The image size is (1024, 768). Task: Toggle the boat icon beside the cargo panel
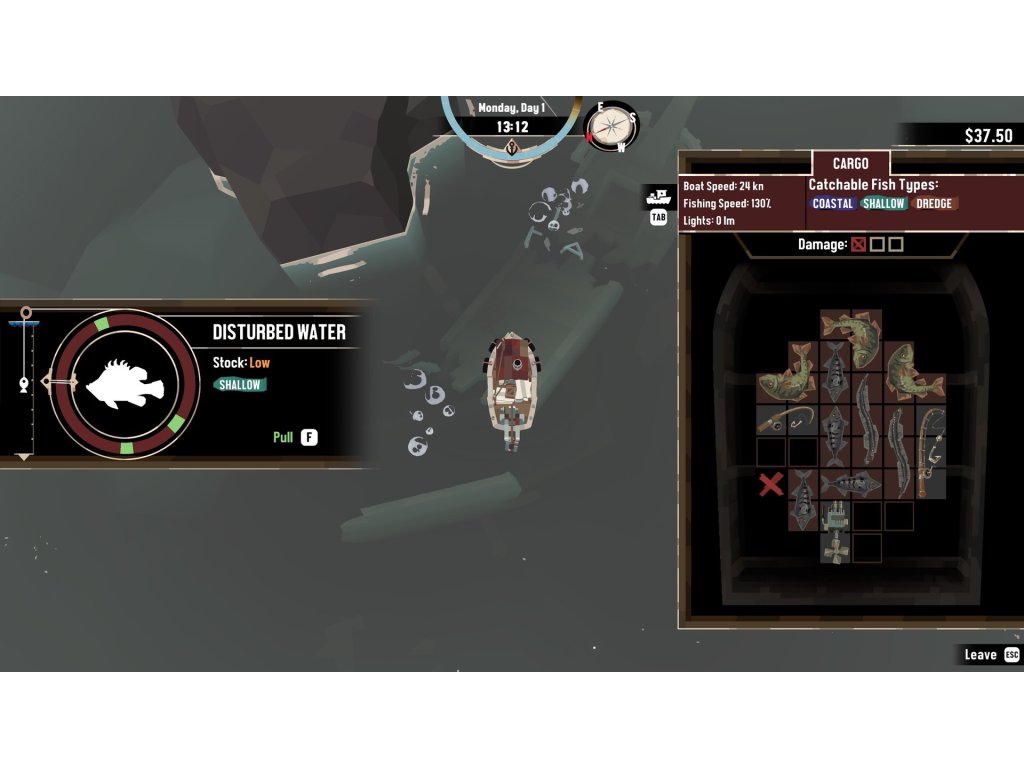point(658,196)
